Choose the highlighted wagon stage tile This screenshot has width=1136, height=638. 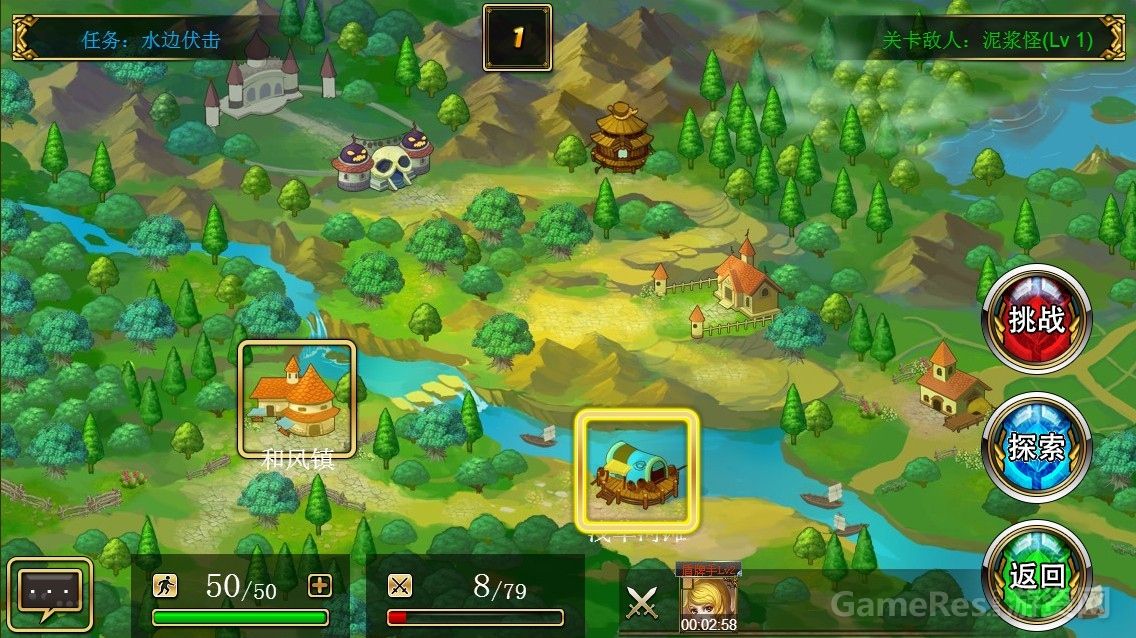(x=636, y=469)
